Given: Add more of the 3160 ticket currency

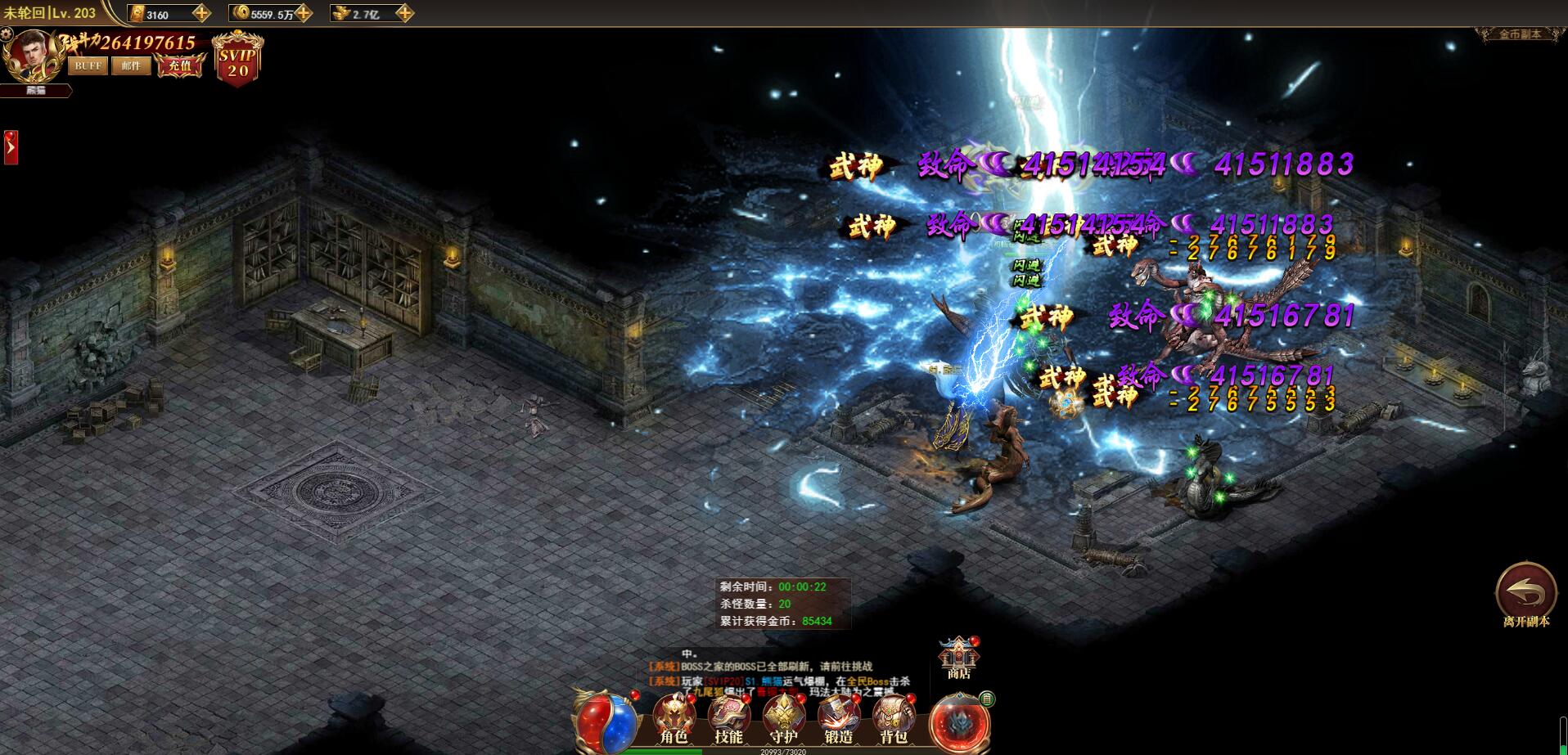Looking at the screenshot, I should [201, 13].
